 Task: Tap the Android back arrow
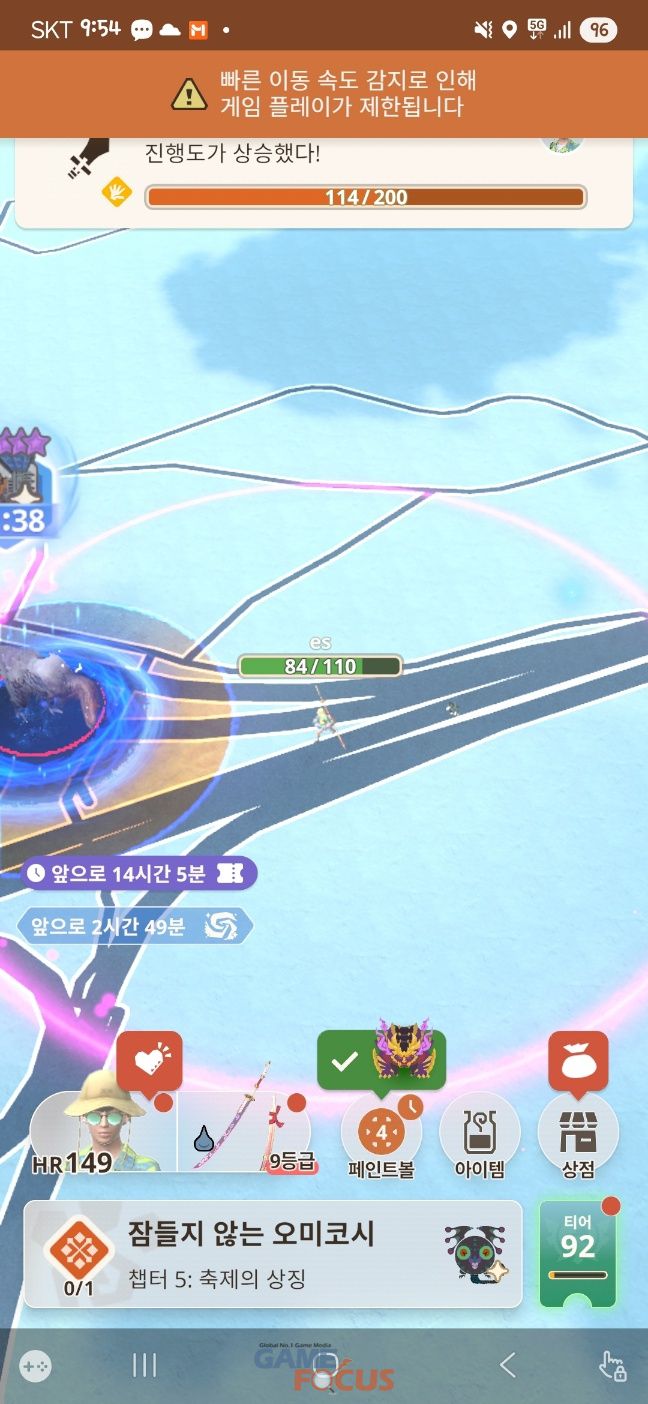click(x=508, y=1364)
